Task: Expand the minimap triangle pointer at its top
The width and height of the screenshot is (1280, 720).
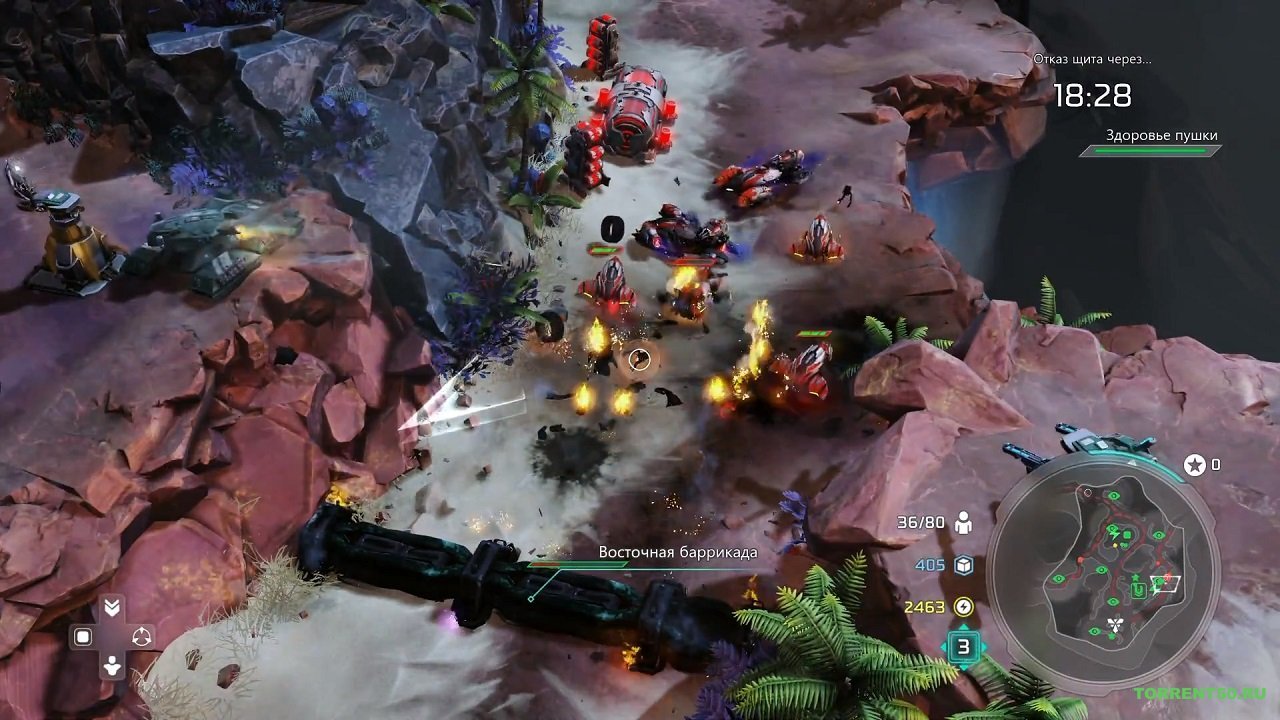Action: pos(1130,462)
